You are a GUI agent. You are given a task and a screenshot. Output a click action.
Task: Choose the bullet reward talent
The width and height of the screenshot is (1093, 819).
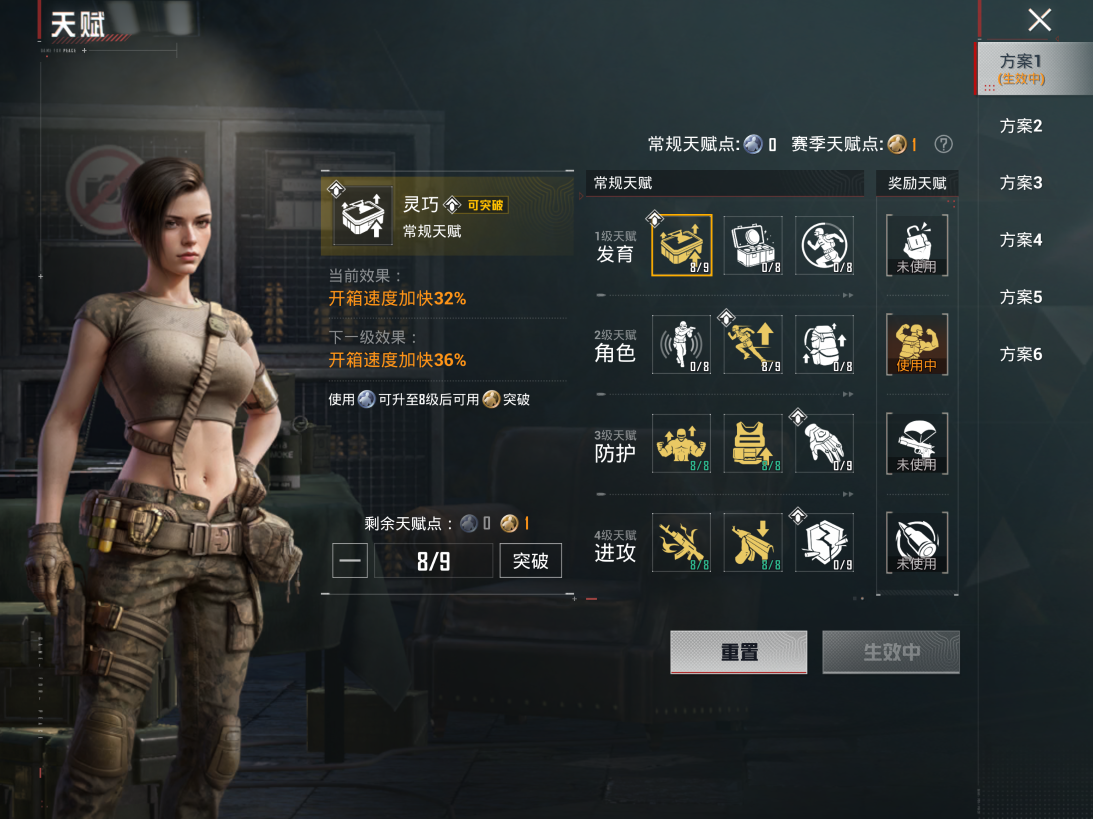tap(916, 543)
